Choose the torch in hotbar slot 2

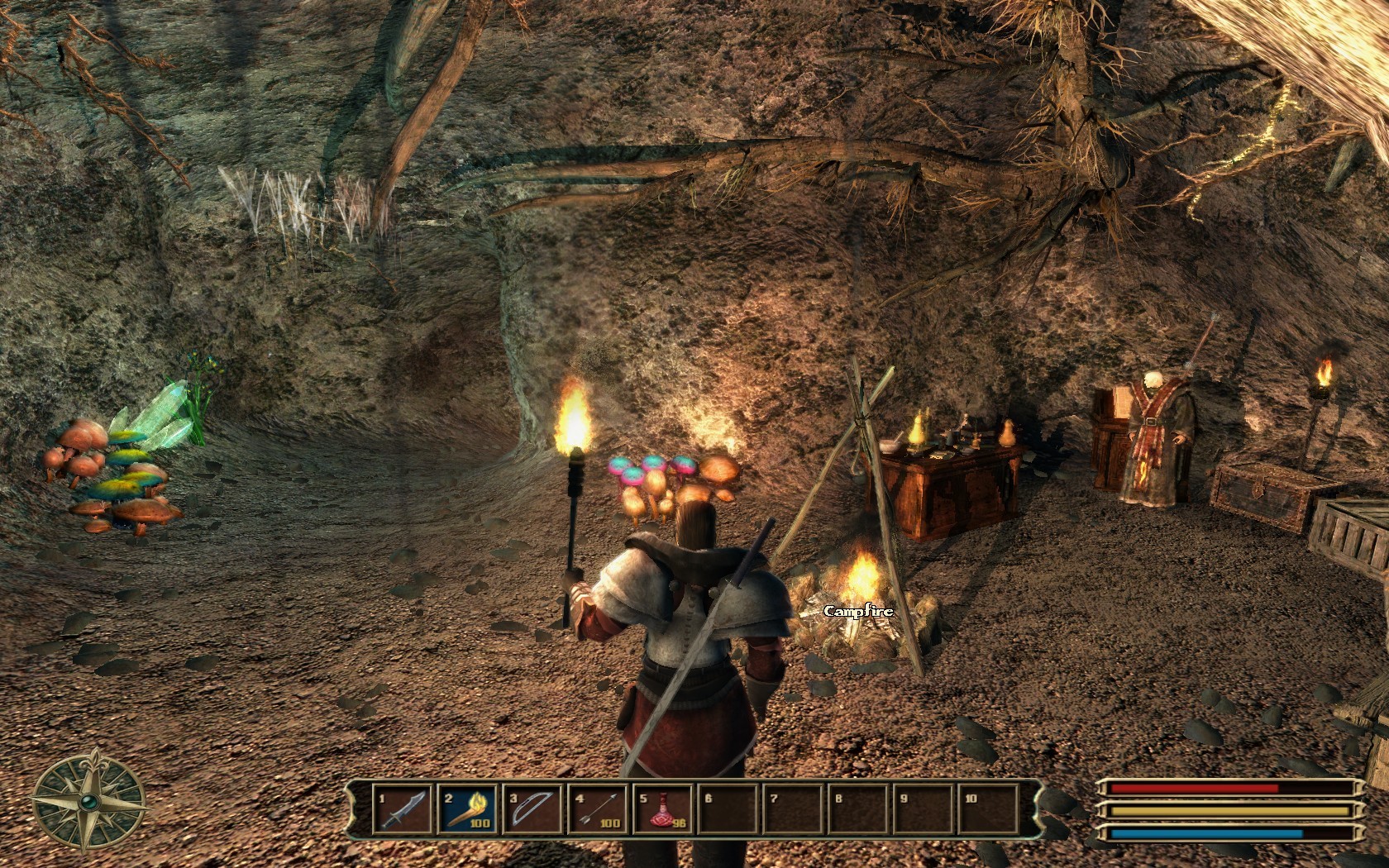point(468,809)
